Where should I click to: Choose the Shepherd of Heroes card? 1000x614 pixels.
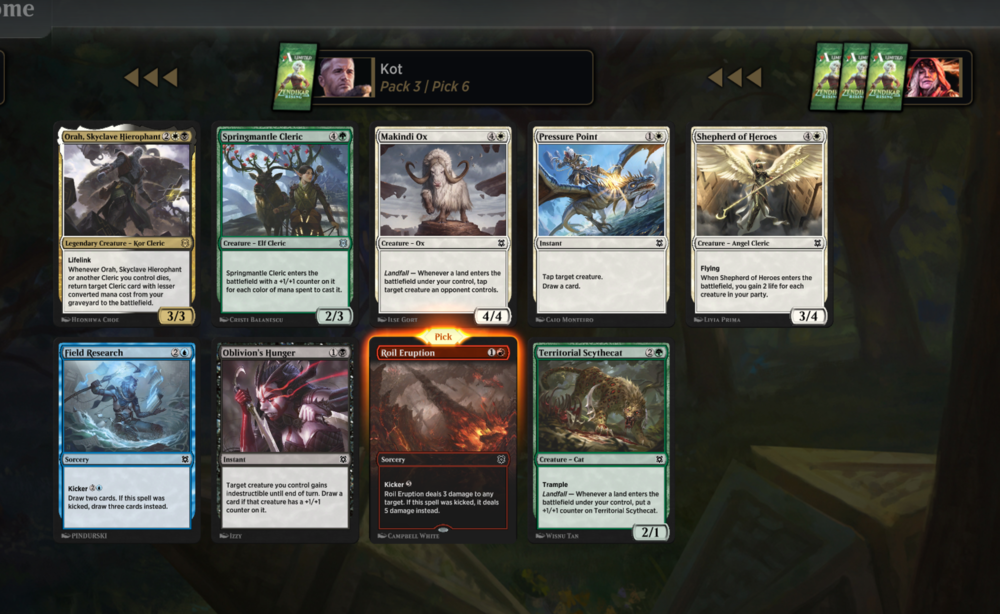pos(759,225)
